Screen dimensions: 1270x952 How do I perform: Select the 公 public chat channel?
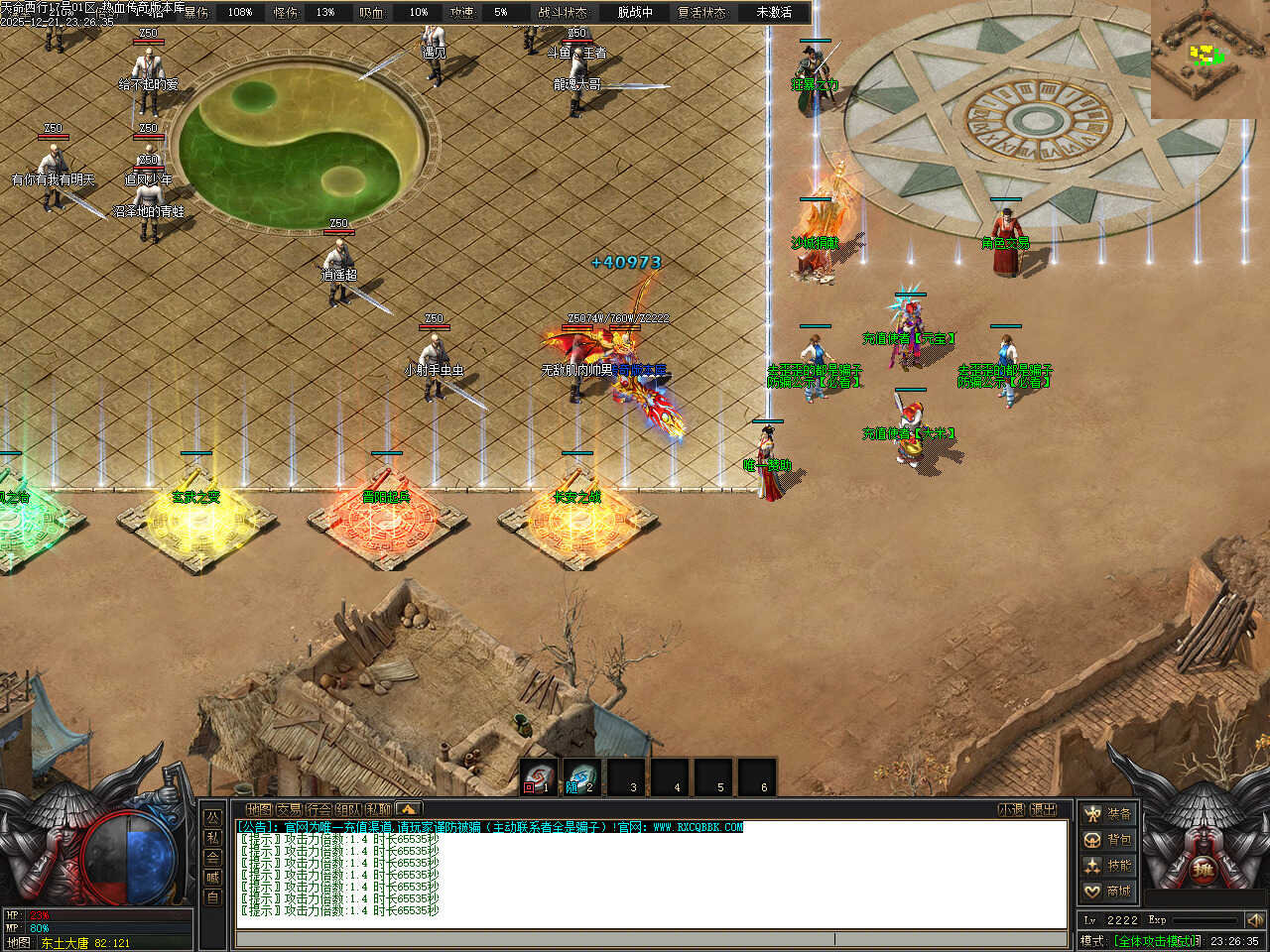point(212,817)
